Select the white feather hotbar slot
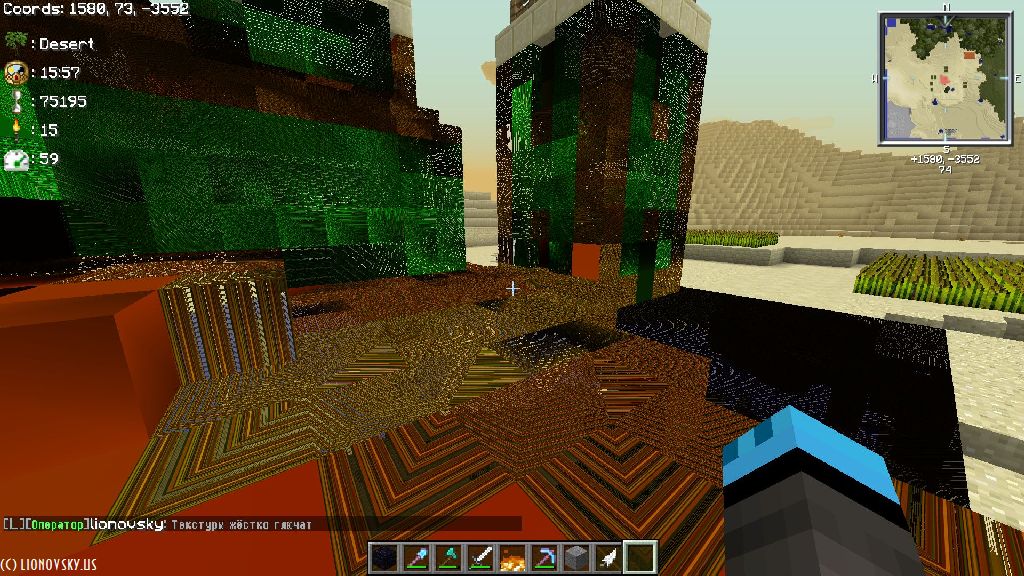Image resolution: width=1024 pixels, height=576 pixels. point(609,557)
